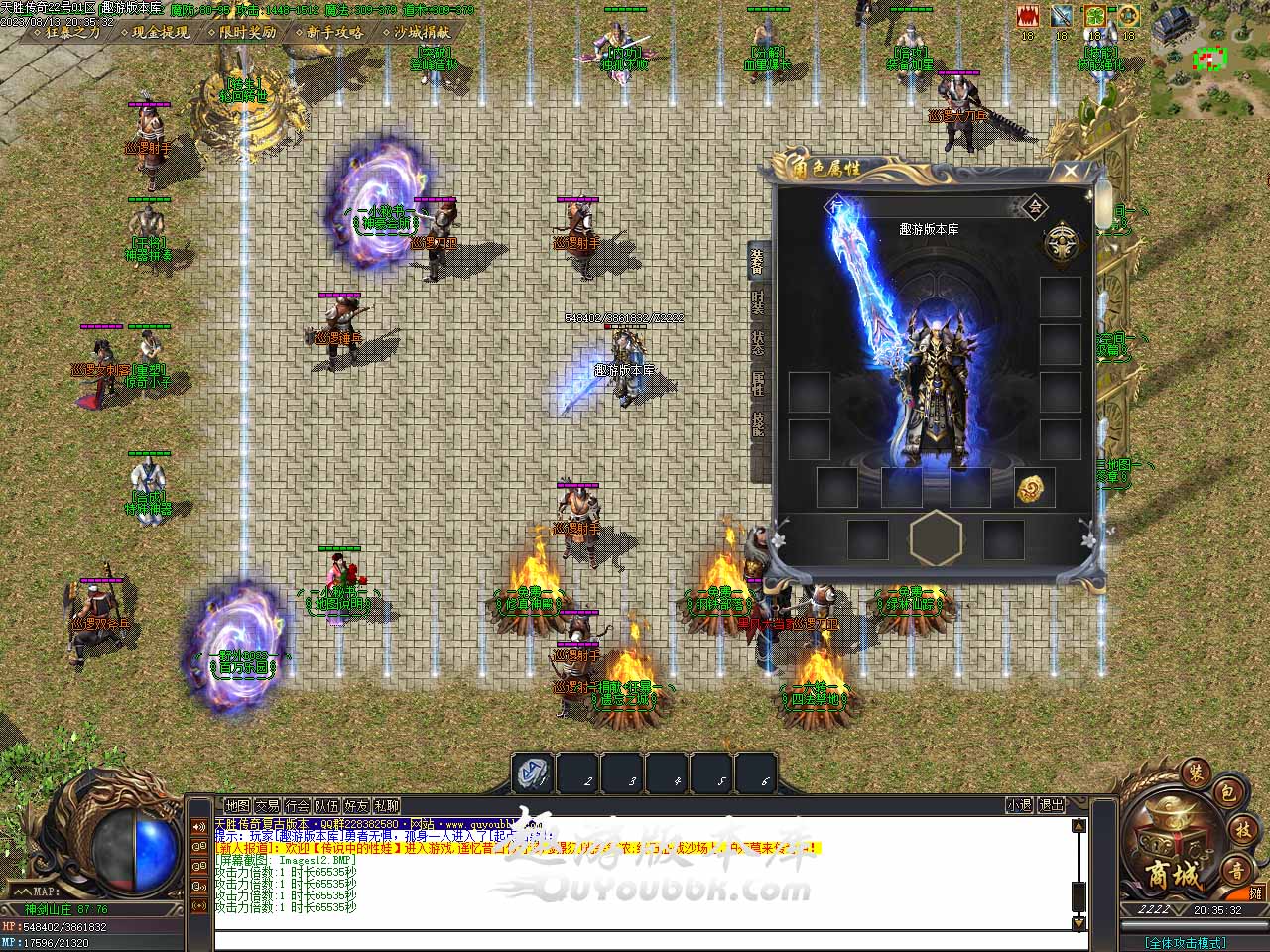Open the 新手攻略 beginner guide
The width and height of the screenshot is (1270, 952).
[x=334, y=32]
